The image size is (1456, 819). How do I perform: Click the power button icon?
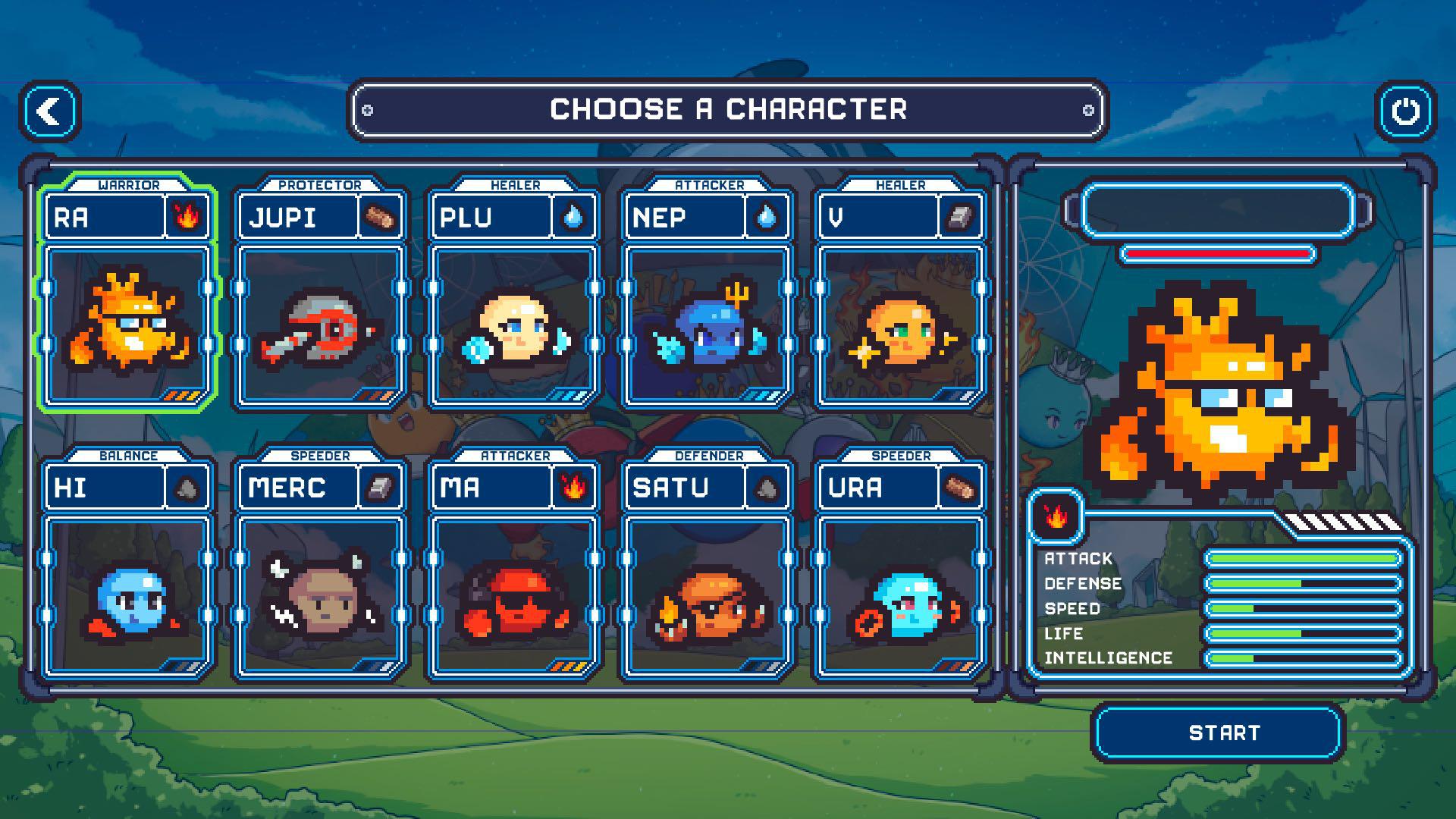point(1405,112)
